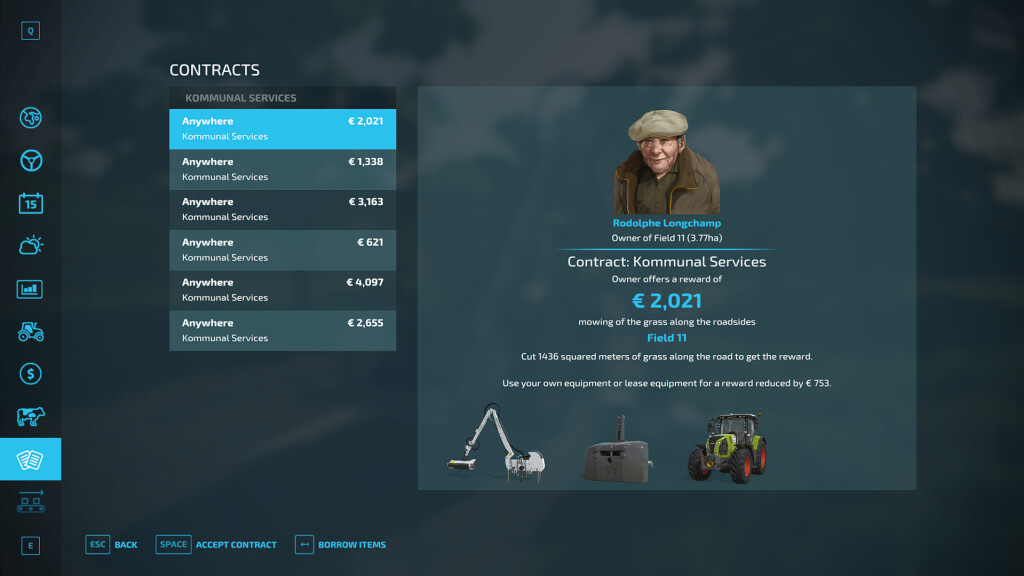Open the prices chart tab
1024x576 pixels.
[31, 289]
